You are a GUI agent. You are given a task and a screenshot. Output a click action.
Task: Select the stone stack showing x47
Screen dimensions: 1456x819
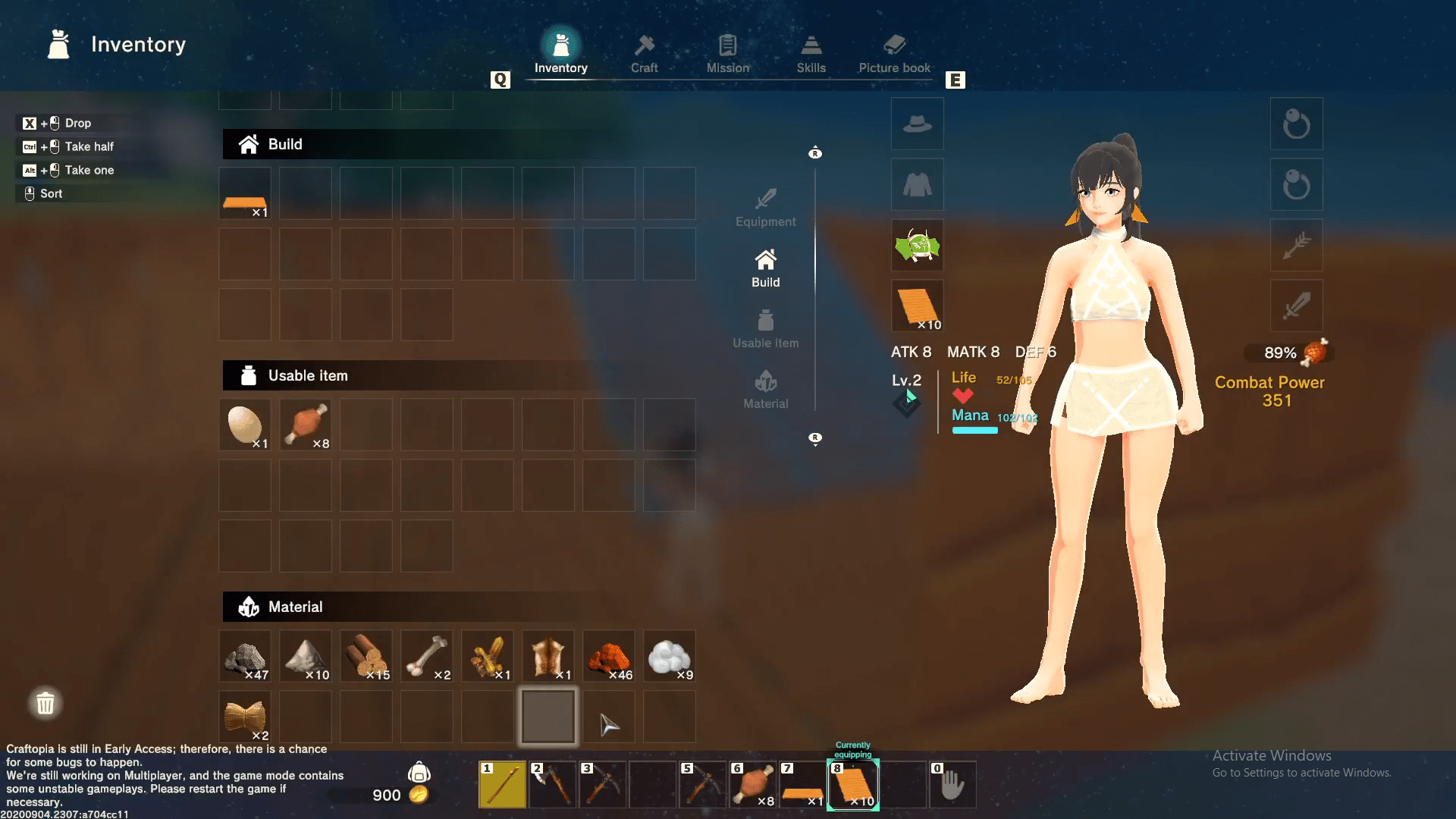click(244, 655)
